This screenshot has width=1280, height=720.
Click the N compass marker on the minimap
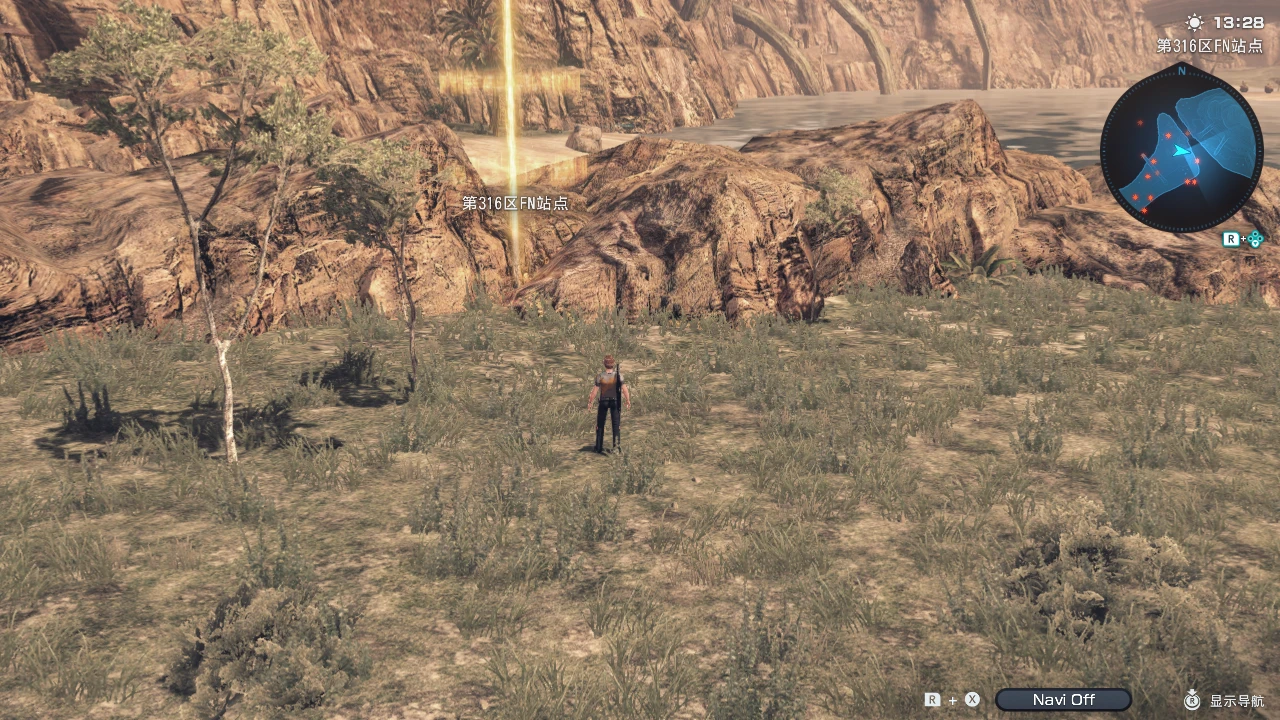tap(1182, 72)
